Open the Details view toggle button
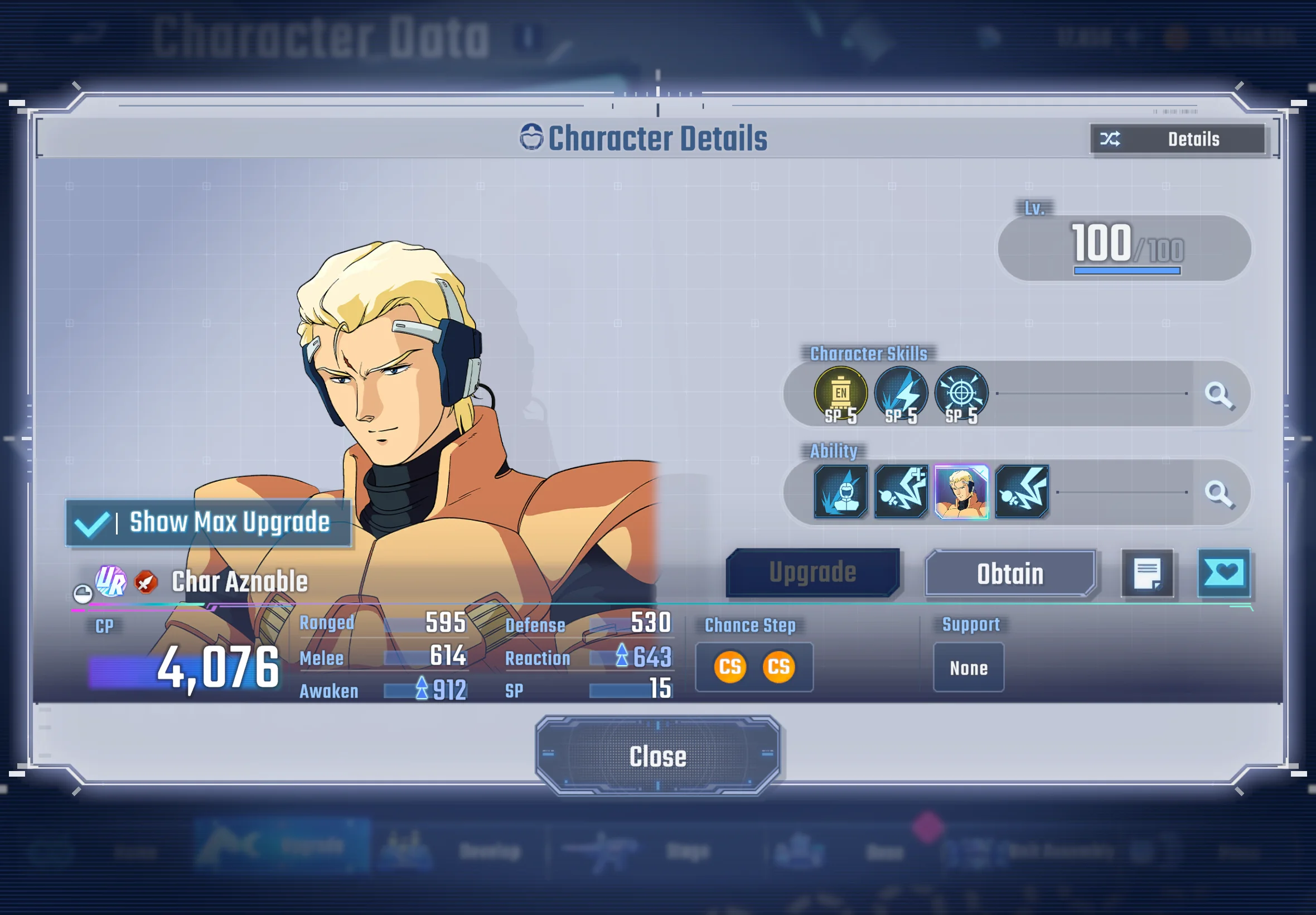 point(1177,139)
